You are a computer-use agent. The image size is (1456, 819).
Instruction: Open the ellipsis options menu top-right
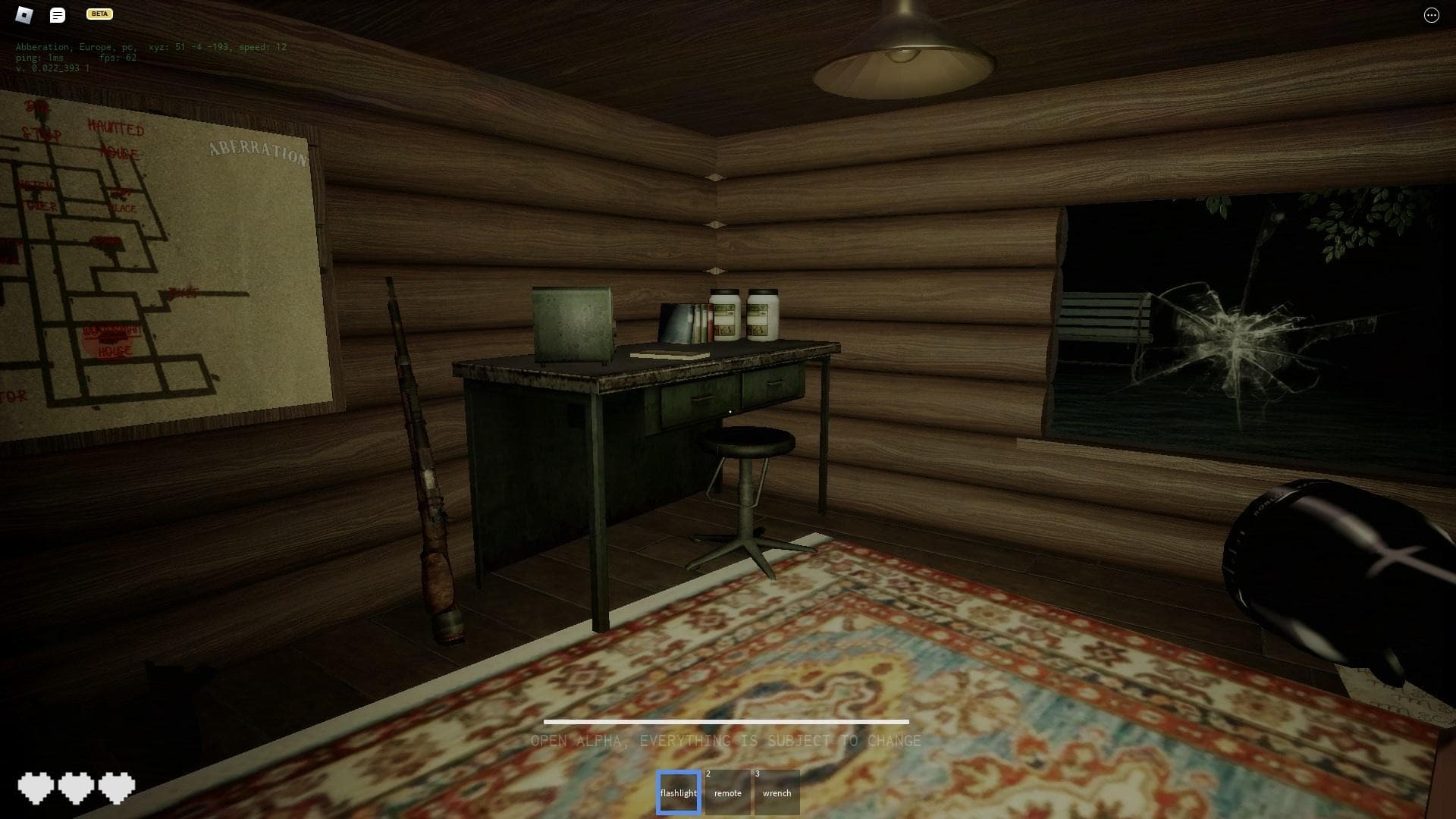[x=1430, y=14]
